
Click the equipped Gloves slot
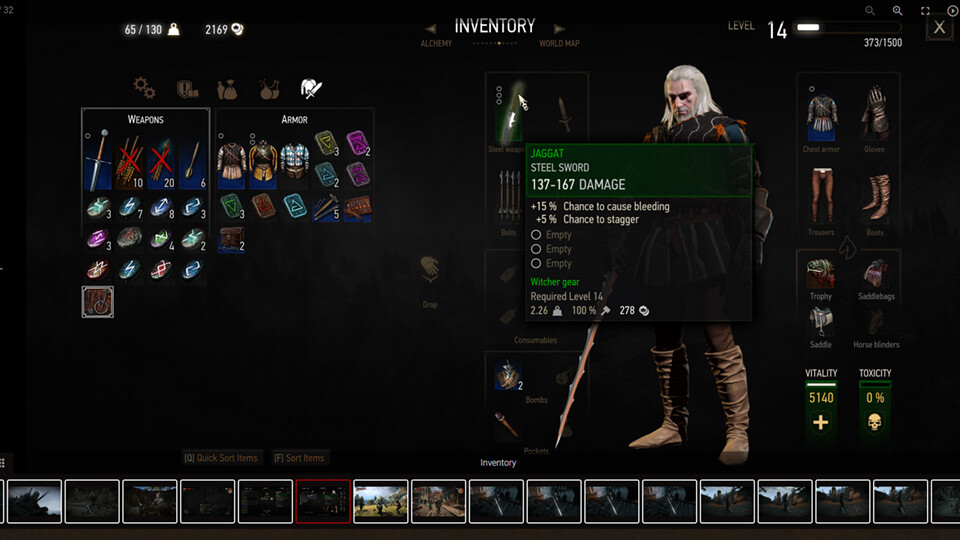click(x=874, y=119)
